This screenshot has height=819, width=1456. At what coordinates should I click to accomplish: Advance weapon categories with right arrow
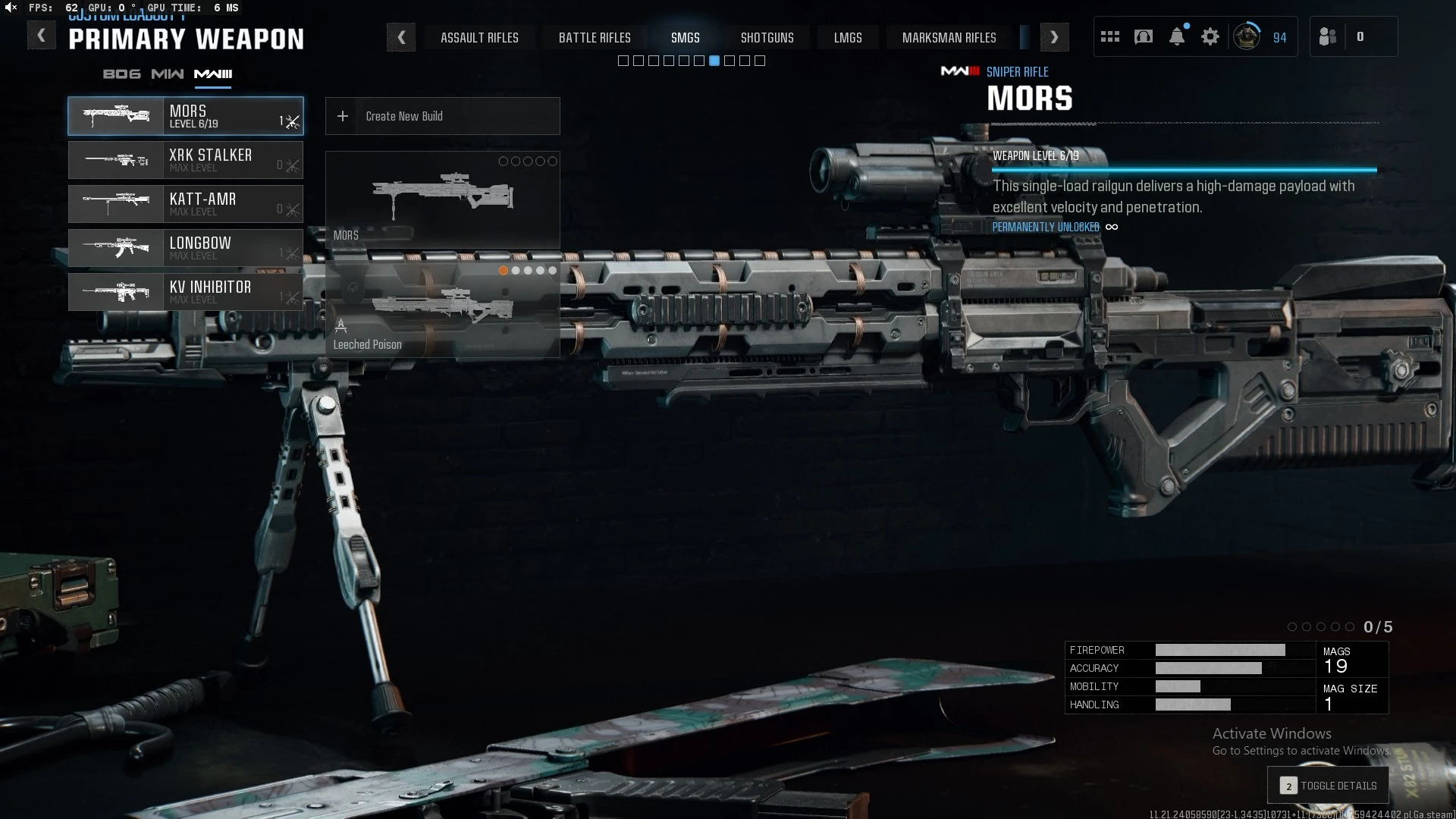[1054, 37]
